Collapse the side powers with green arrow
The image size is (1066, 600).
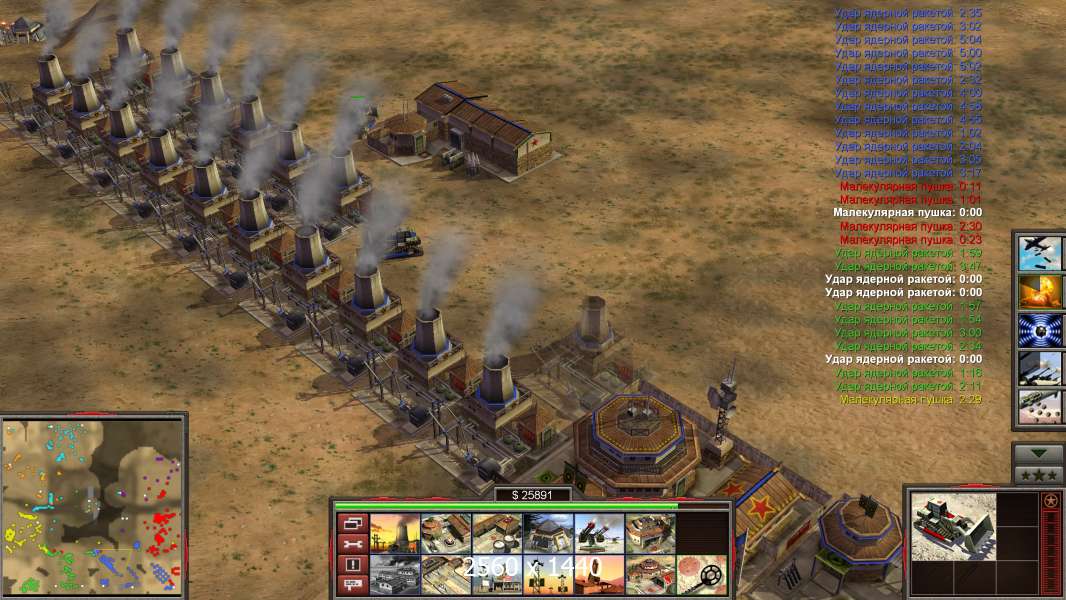tap(1039, 454)
